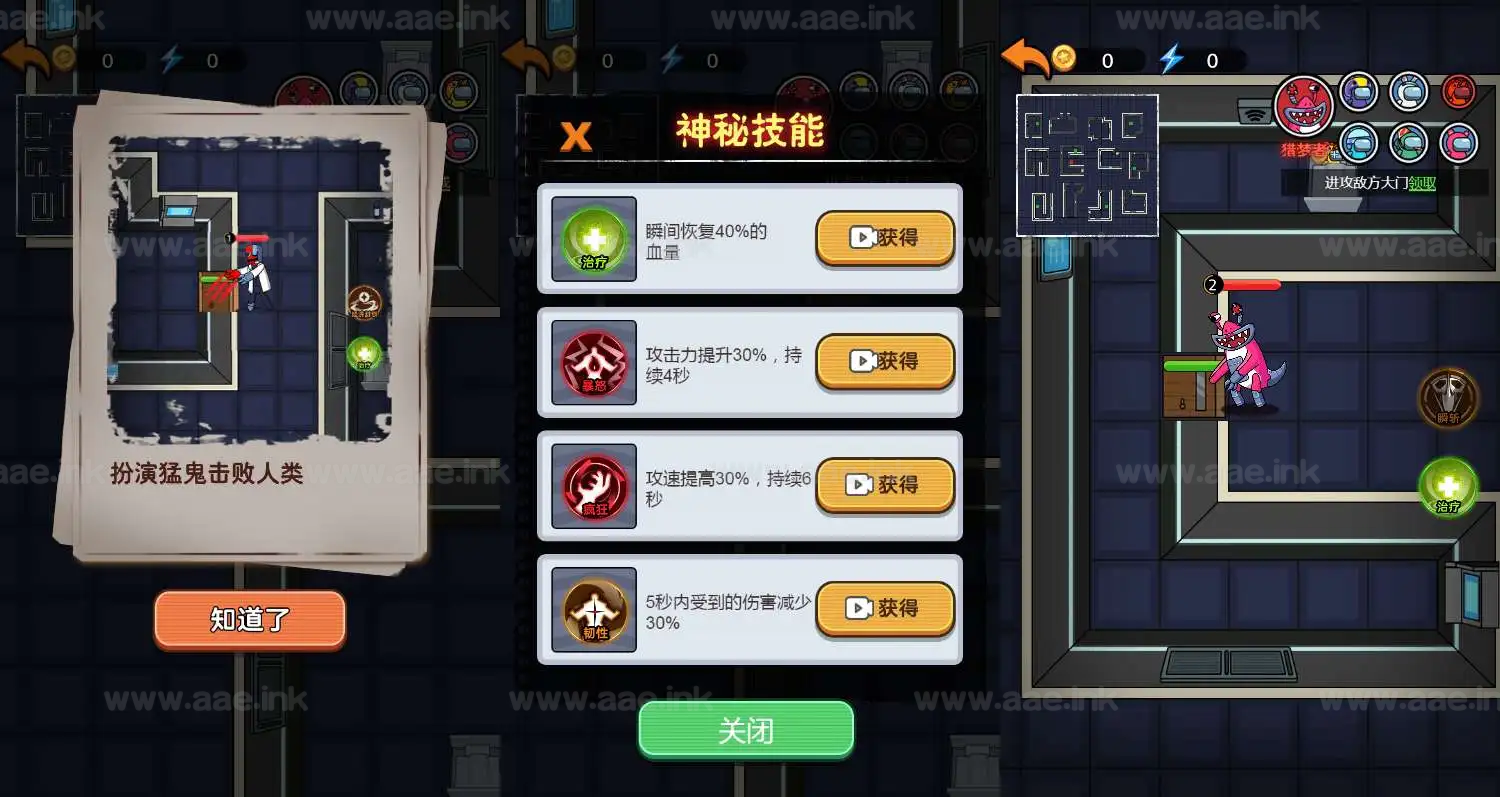This screenshot has height=797, width=1500.
Task: Click the monster's green health bar
Action: [x=1190, y=365]
